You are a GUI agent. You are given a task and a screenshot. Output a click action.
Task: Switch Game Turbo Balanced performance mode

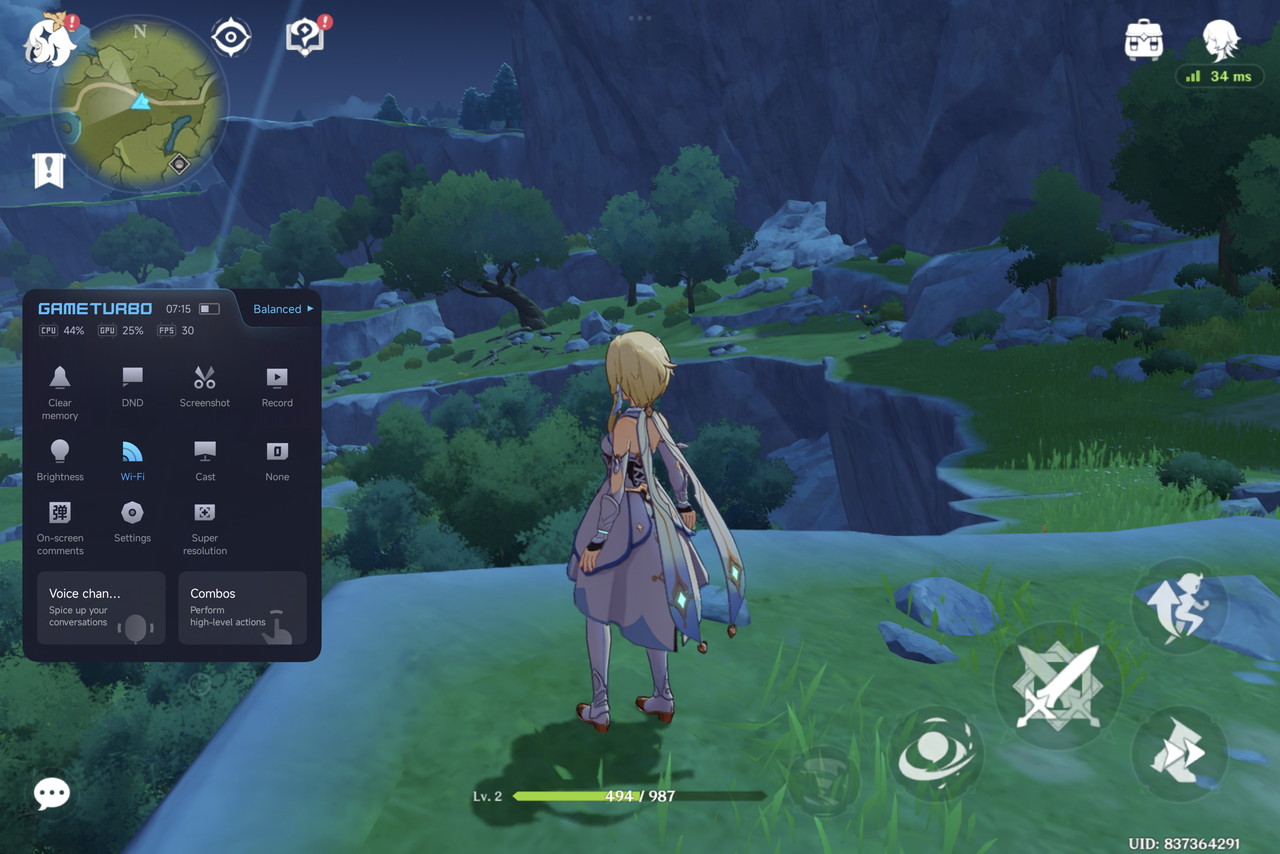282,309
